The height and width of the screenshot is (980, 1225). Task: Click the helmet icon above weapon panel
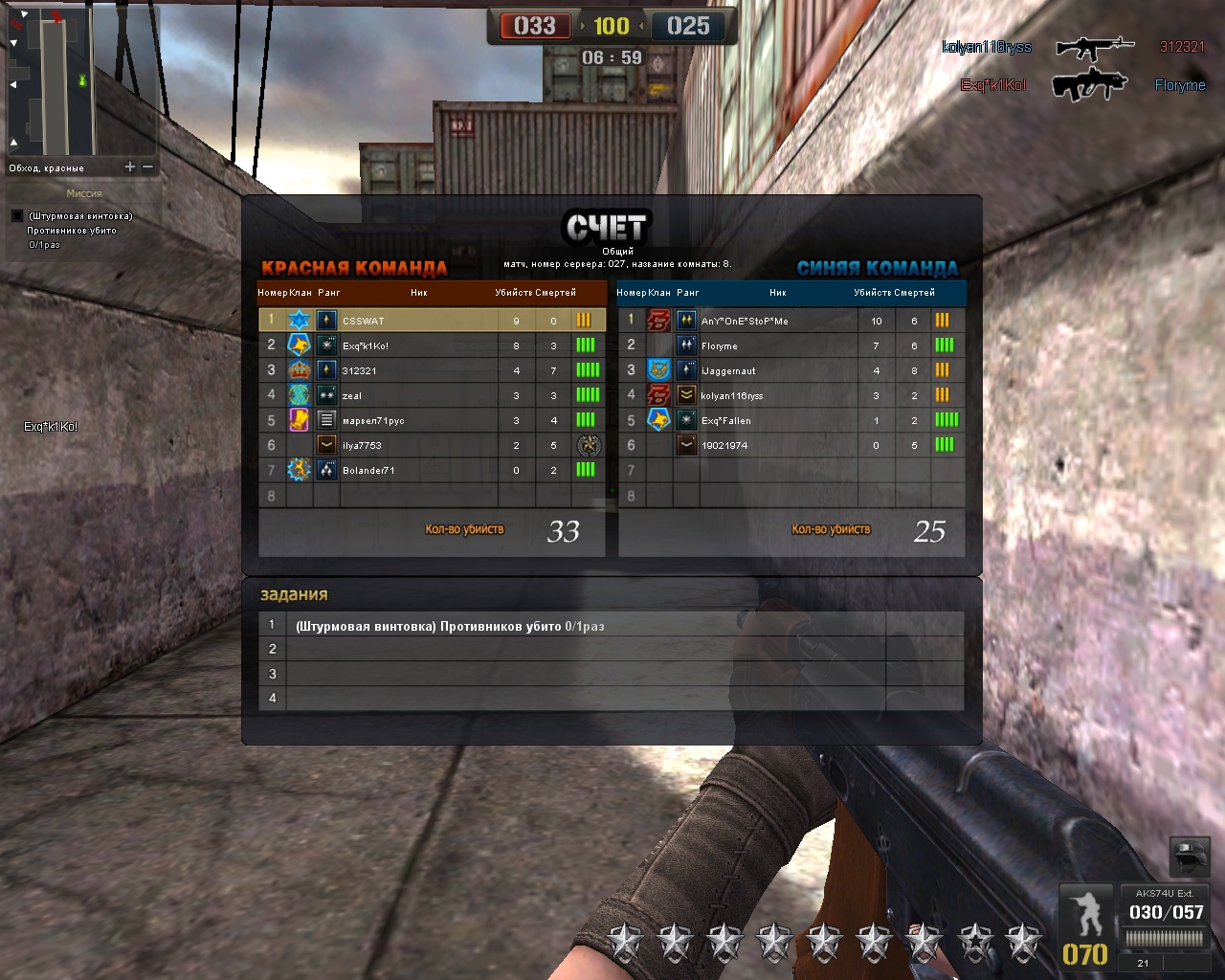(x=1190, y=856)
